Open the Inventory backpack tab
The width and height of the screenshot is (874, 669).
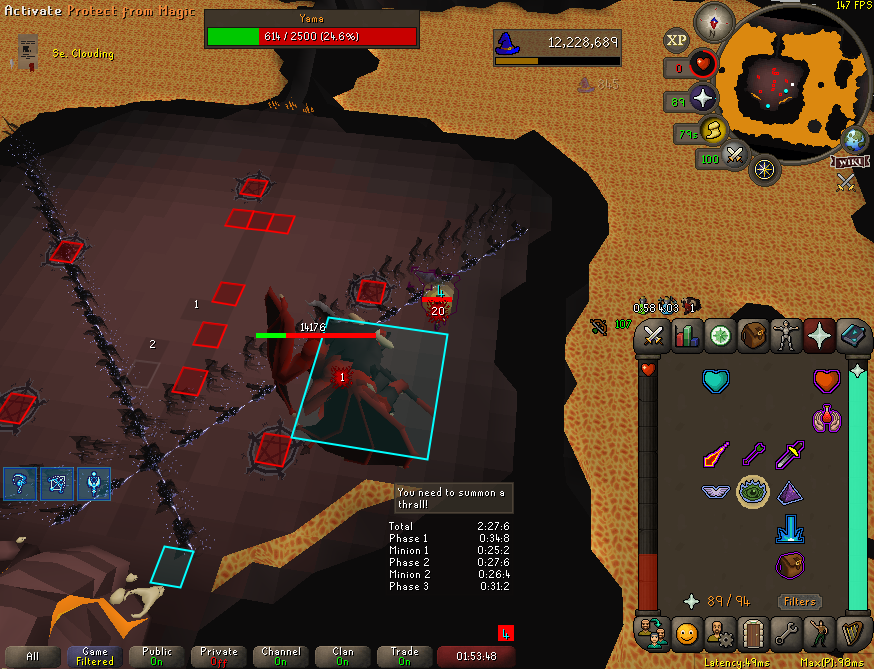click(753, 336)
